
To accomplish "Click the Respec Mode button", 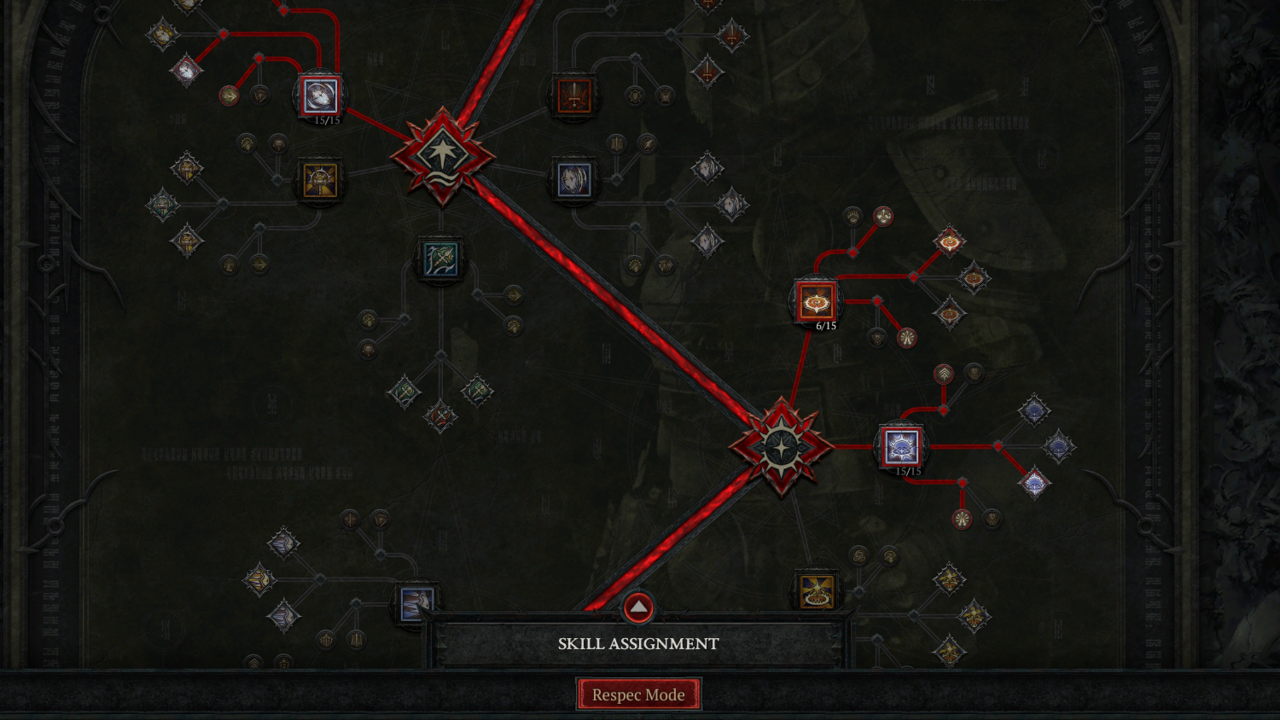I will [639, 693].
